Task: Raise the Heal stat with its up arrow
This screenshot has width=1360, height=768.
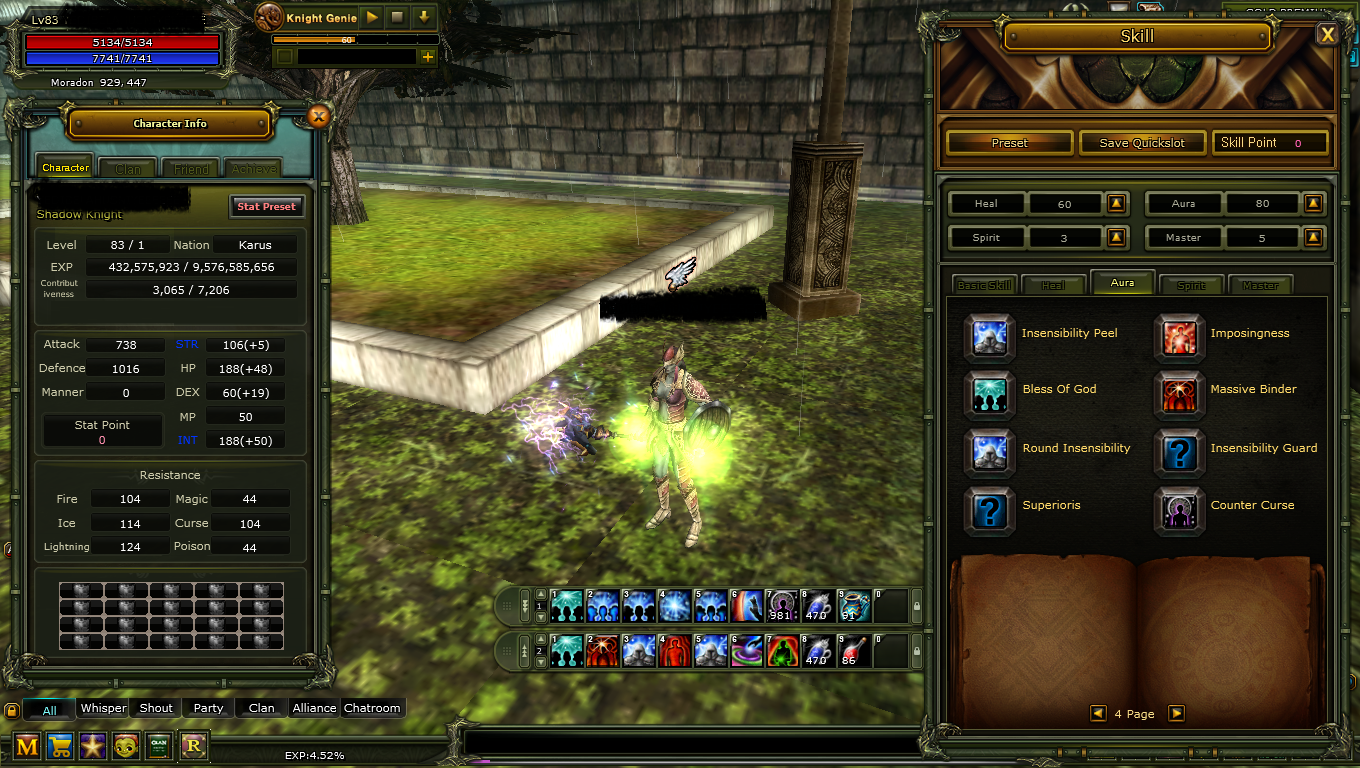Action: coord(1117,203)
